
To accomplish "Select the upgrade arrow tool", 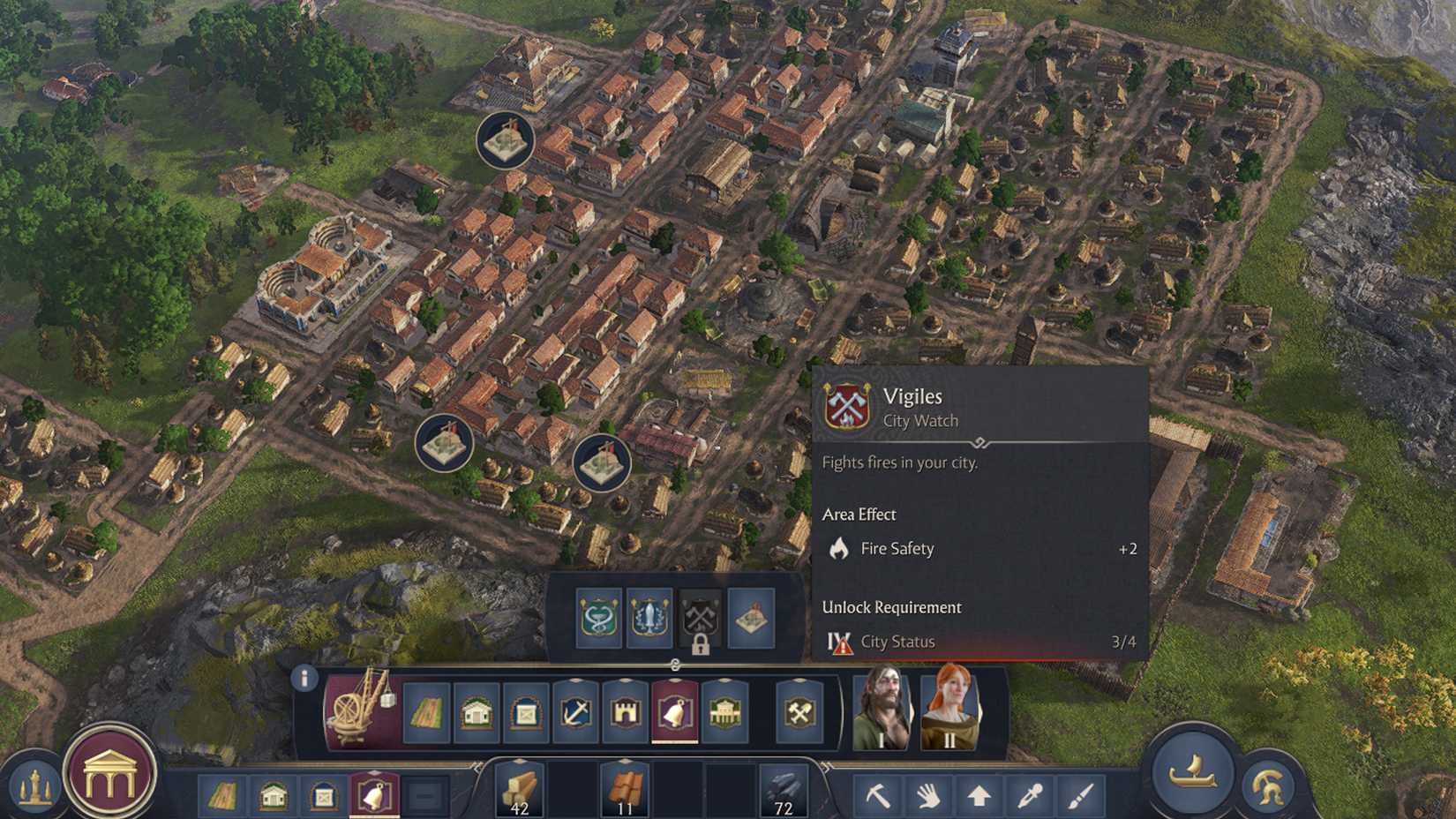I will point(978,793).
